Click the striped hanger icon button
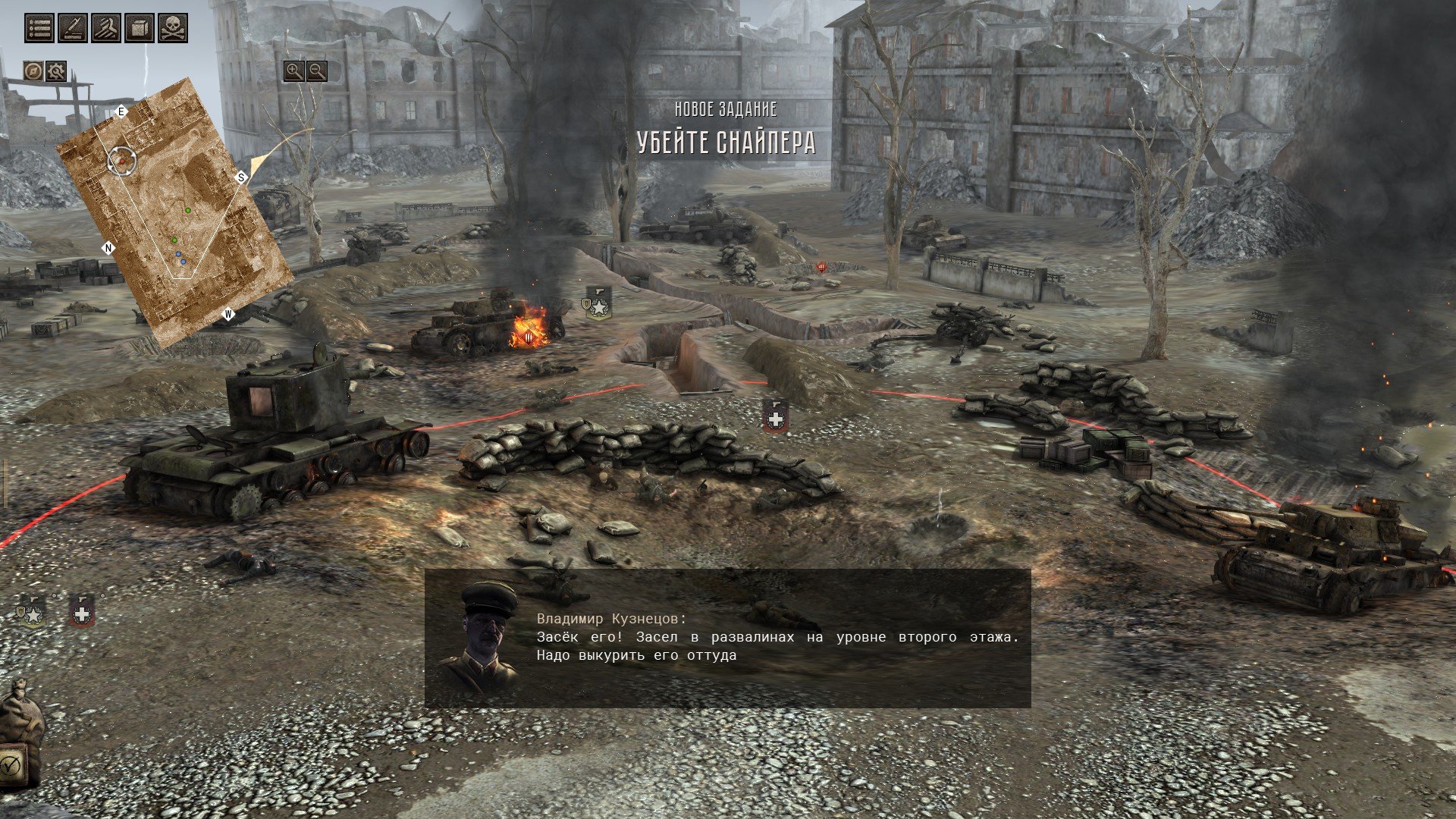Screen dimensions: 1456x819 (106, 28)
